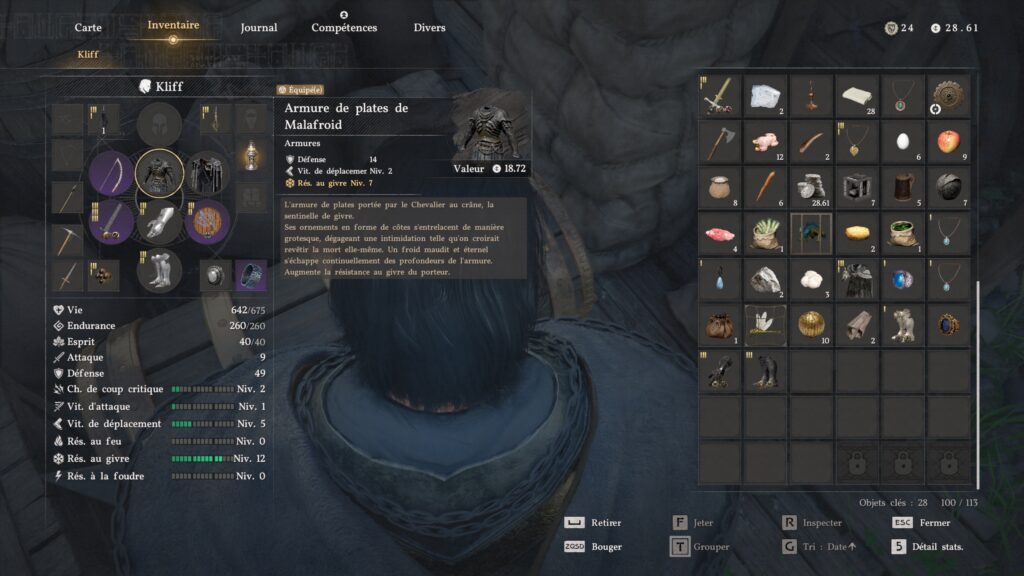Select the equipped plate boots slot

159,269
